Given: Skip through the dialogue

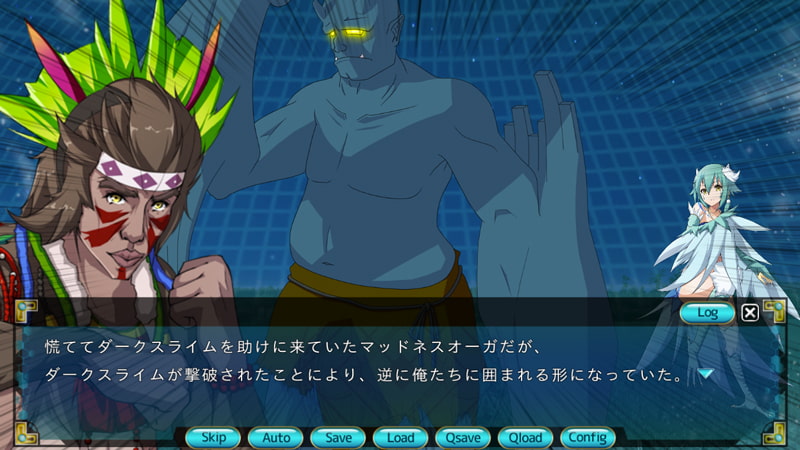Looking at the screenshot, I should pyautogui.click(x=213, y=437).
